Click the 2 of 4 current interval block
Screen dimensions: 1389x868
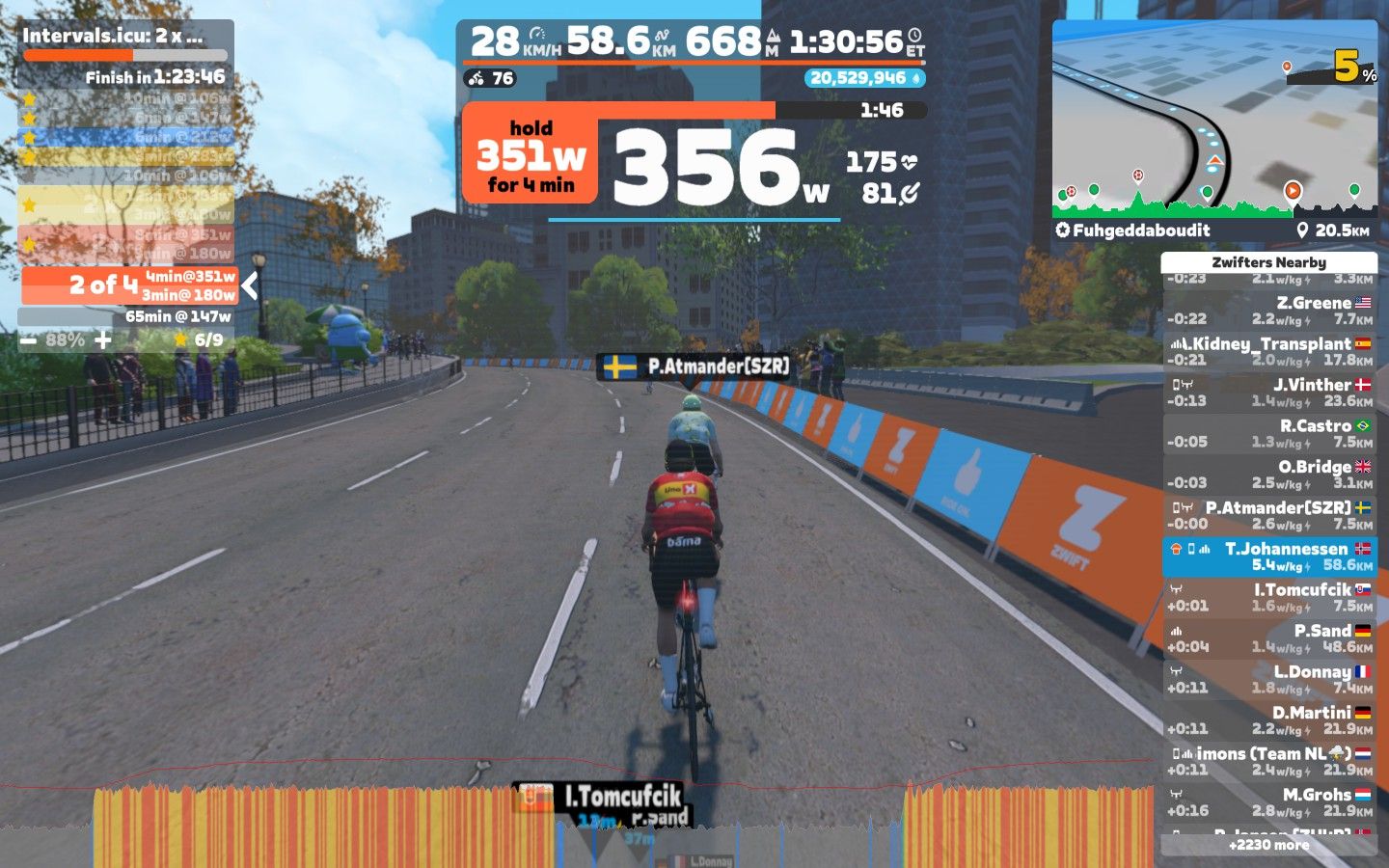pyautogui.click(x=128, y=285)
